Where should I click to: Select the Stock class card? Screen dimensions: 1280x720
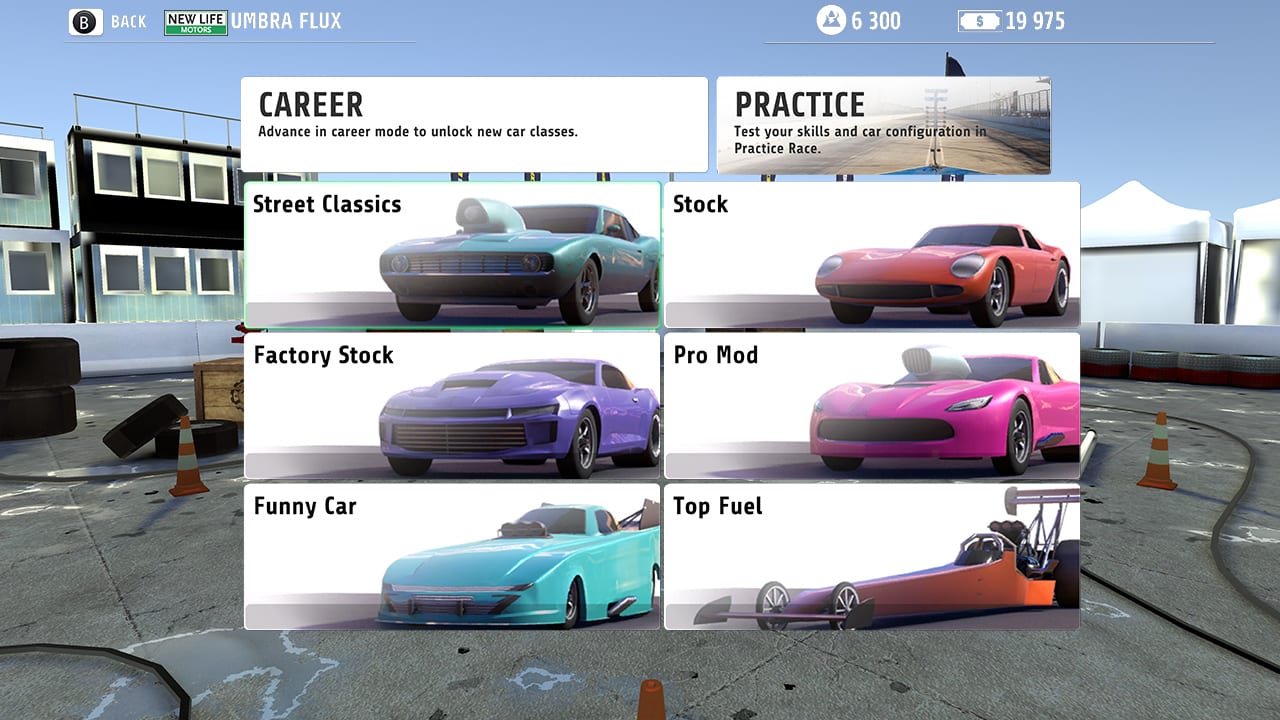(x=872, y=254)
